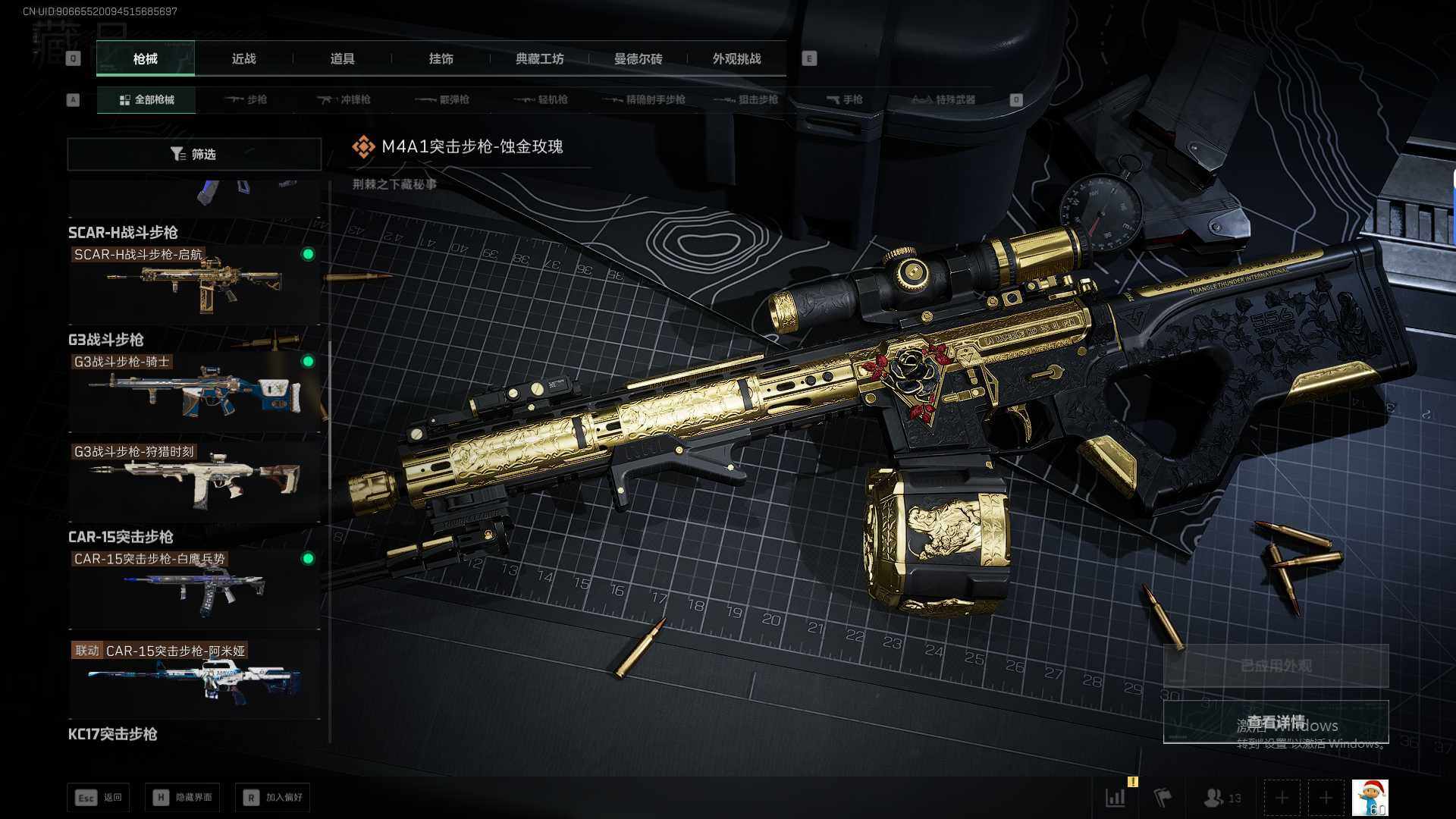Go to the 典藏工坊 tab

click(539, 58)
